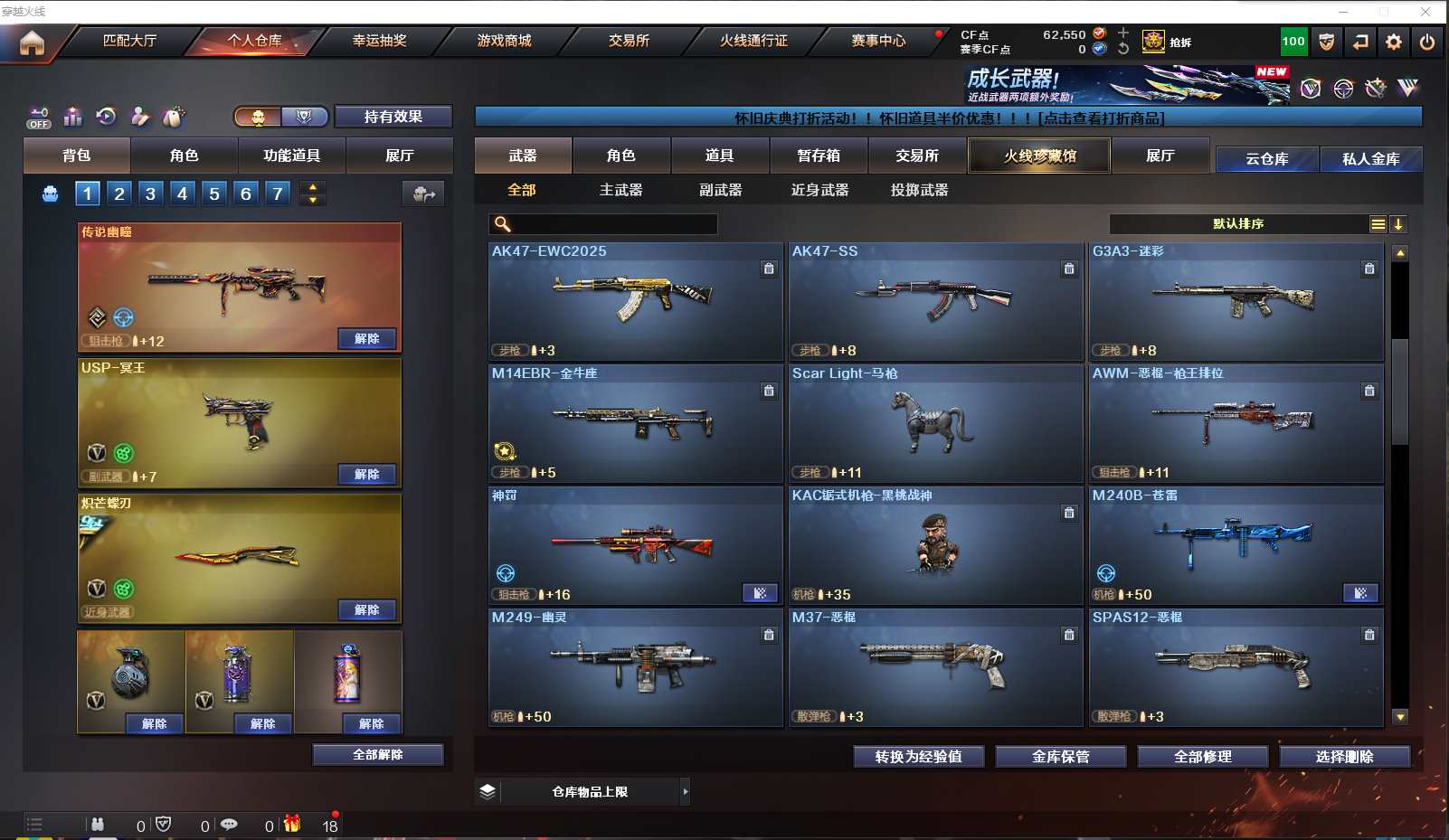Filter weapons by 主武器 category
The height and width of the screenshot is (840, 1449).
620,190
